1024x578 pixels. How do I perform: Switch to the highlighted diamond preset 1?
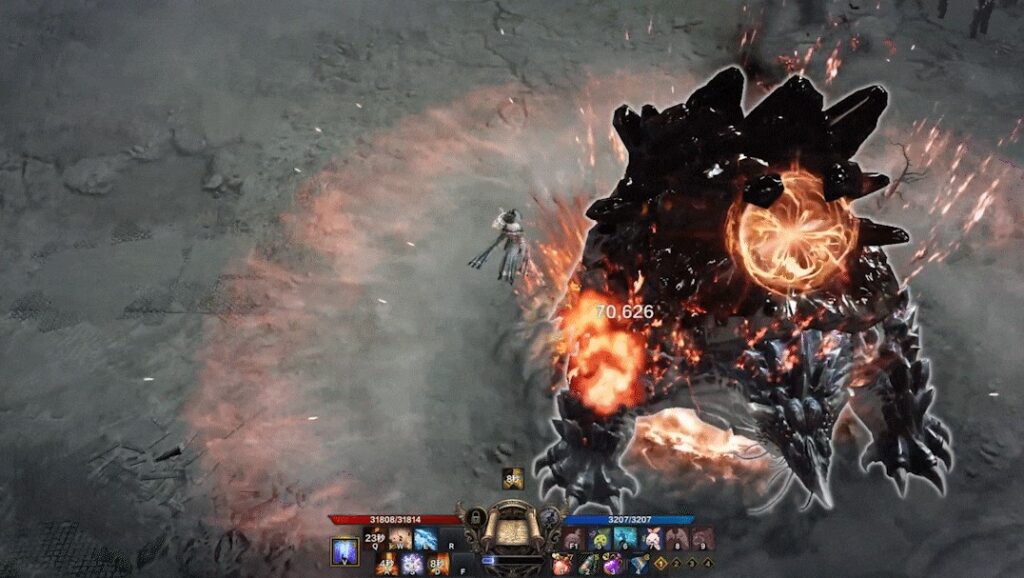coord(661,565)
